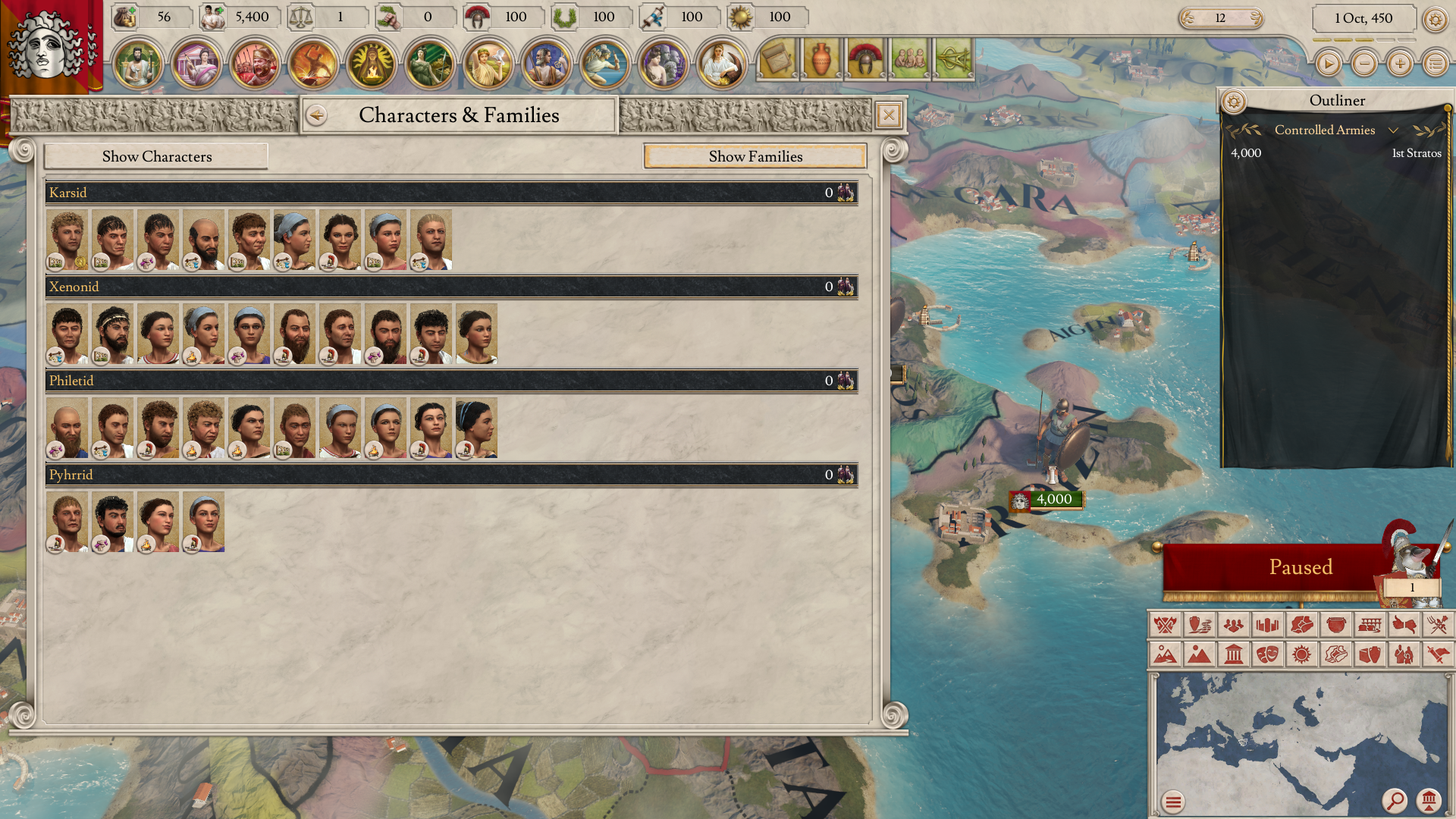Open the hamburger menu below minimap
1456x819 pixels.
click(1173, 802)
